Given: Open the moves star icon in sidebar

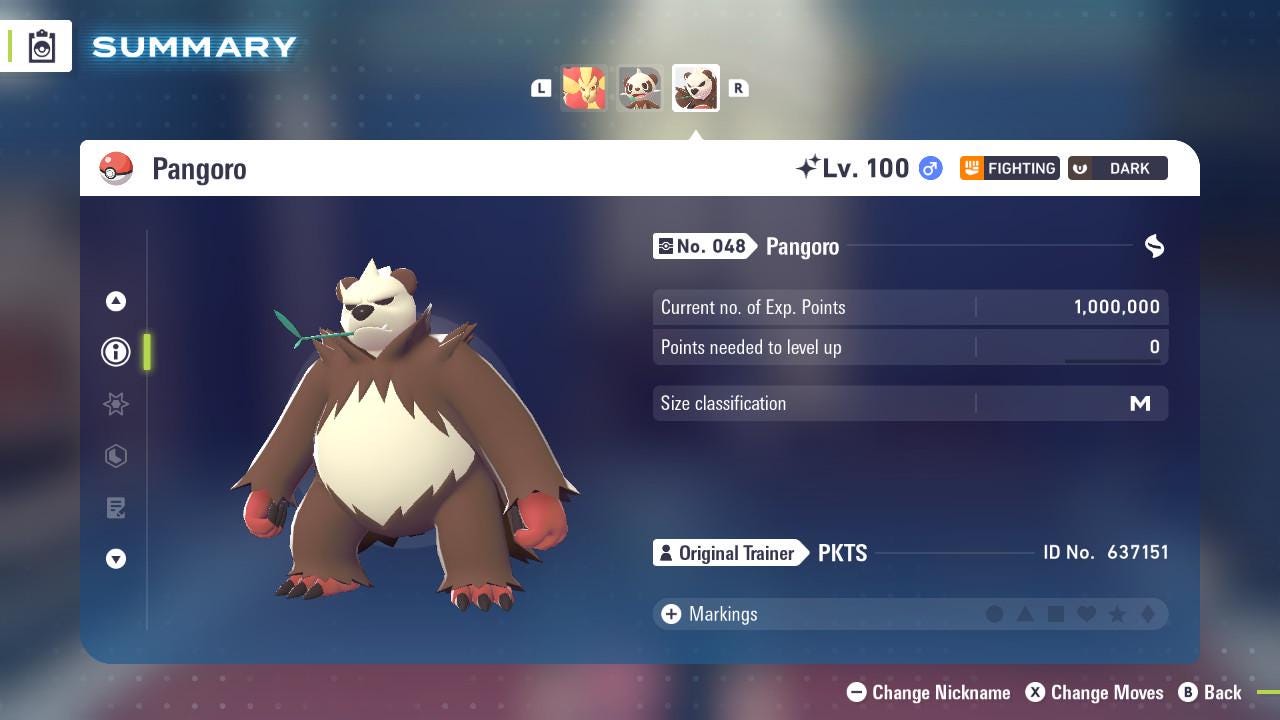Looking at the screenshot, I should pos(116,404).
